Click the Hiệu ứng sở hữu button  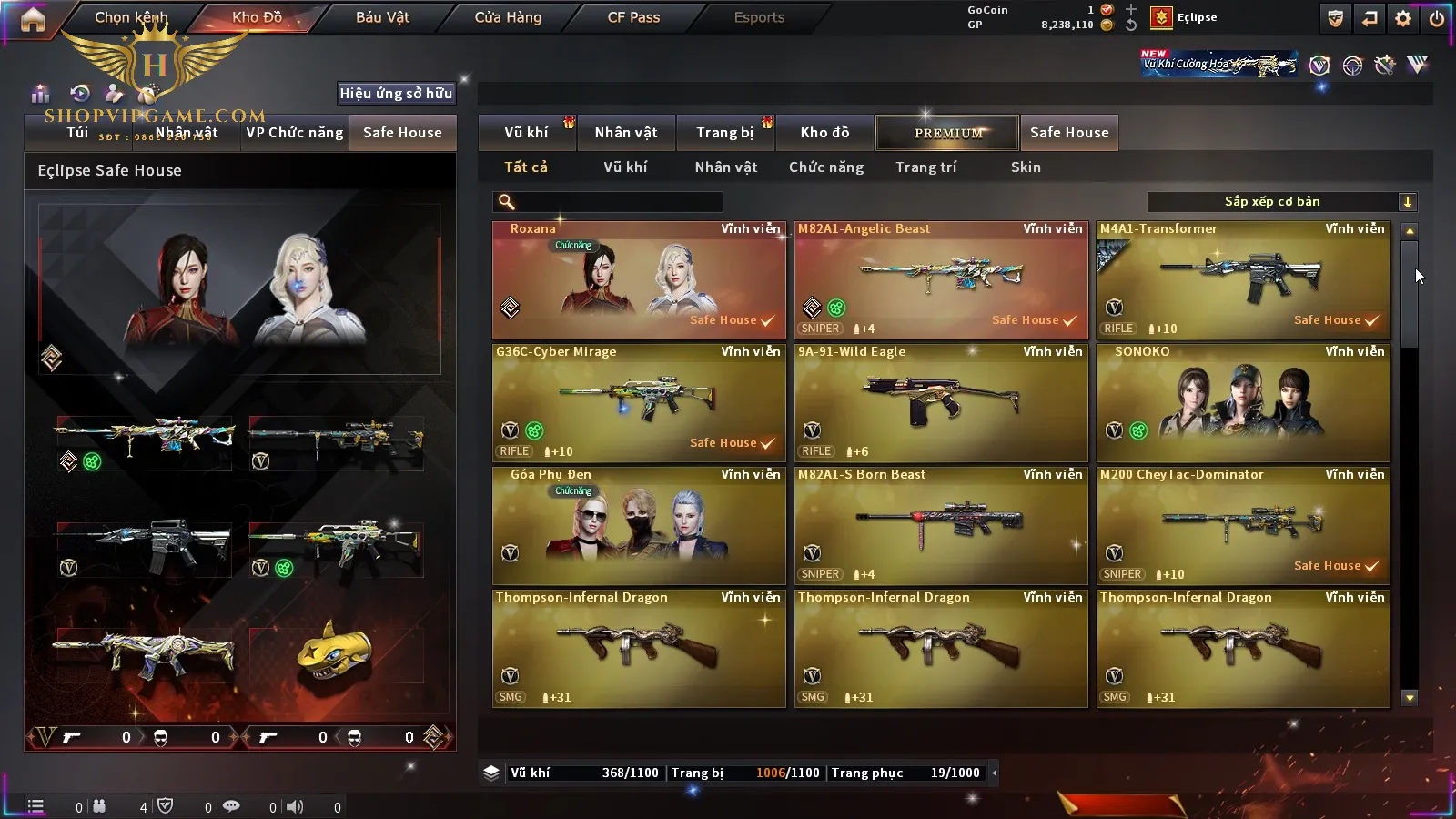tap(396, 93)
